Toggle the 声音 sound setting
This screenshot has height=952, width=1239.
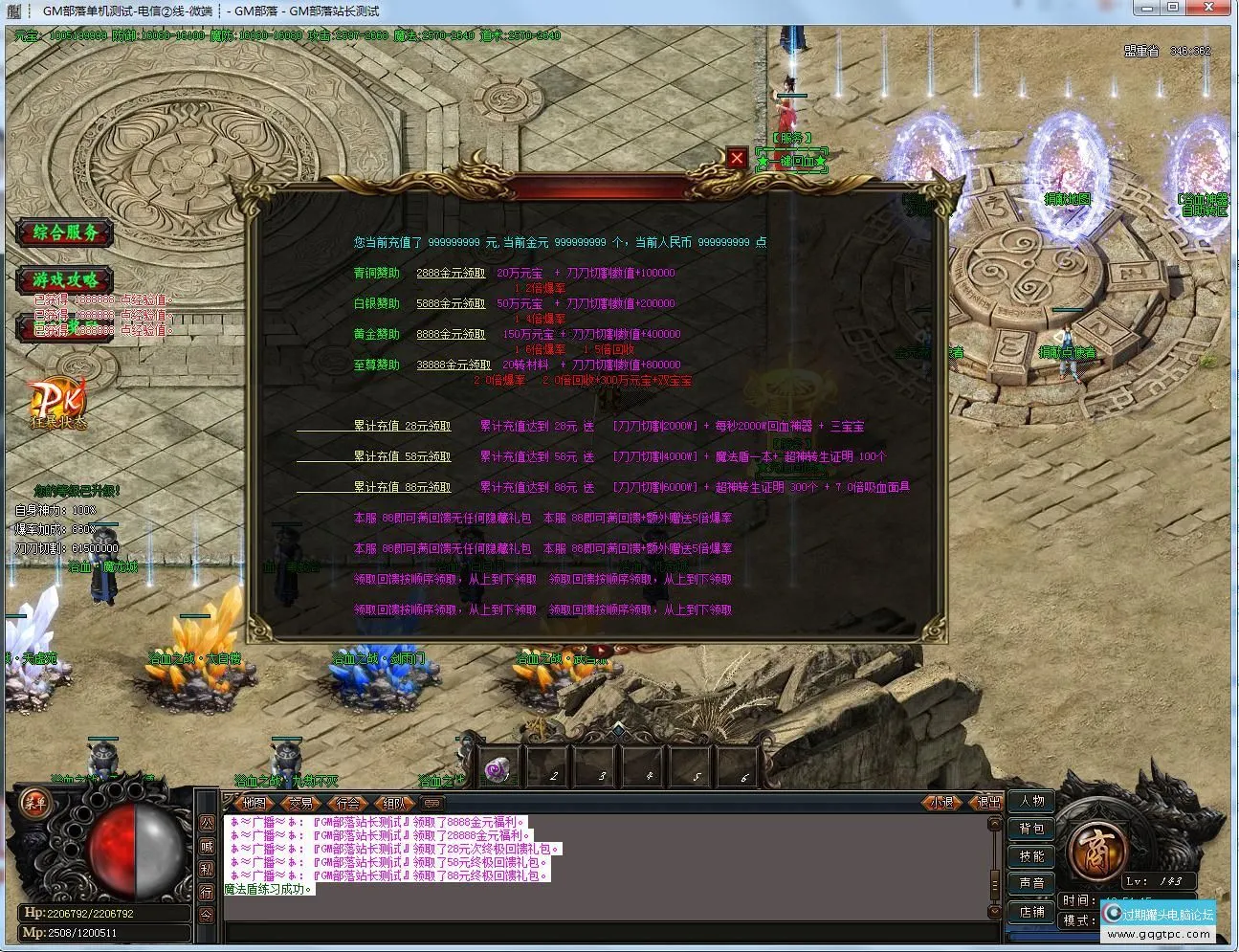click(x=1031, y=882)
